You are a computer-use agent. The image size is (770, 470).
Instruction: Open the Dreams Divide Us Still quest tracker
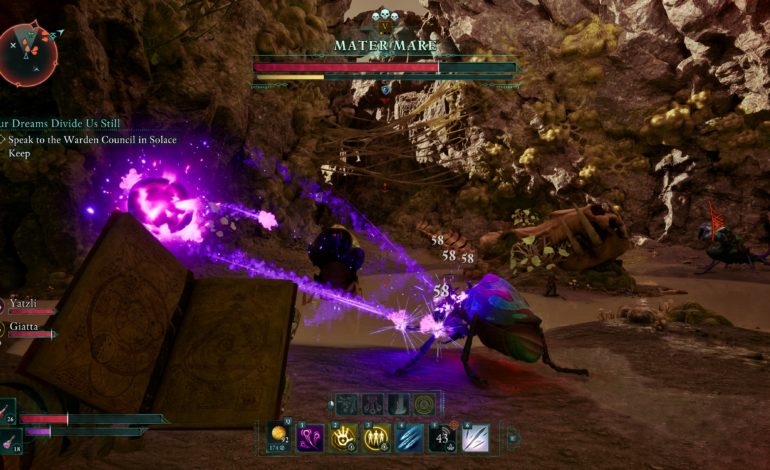pyautogui.click(x=62, y=123)
